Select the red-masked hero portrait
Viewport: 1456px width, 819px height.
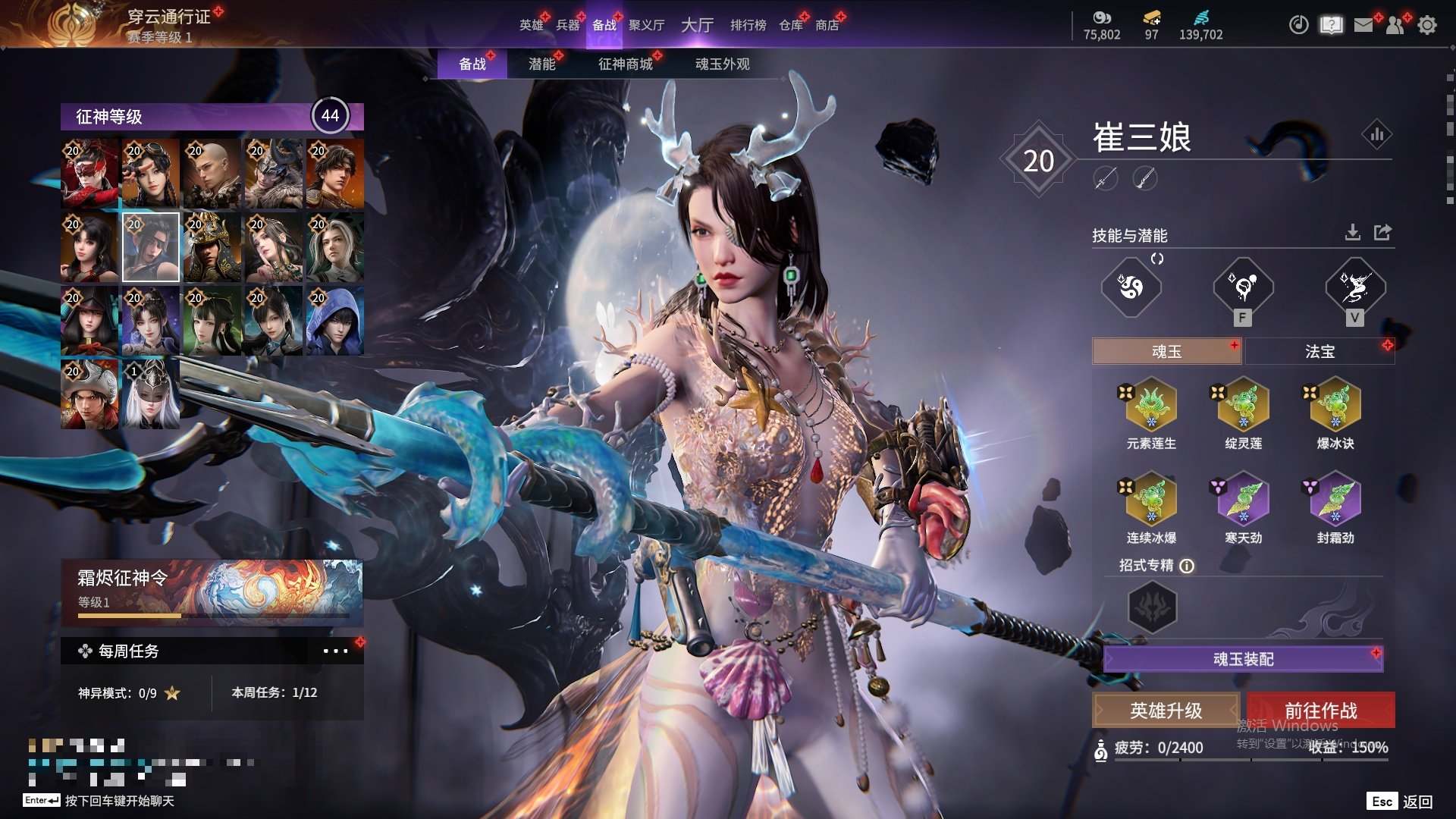pos(89,173)
